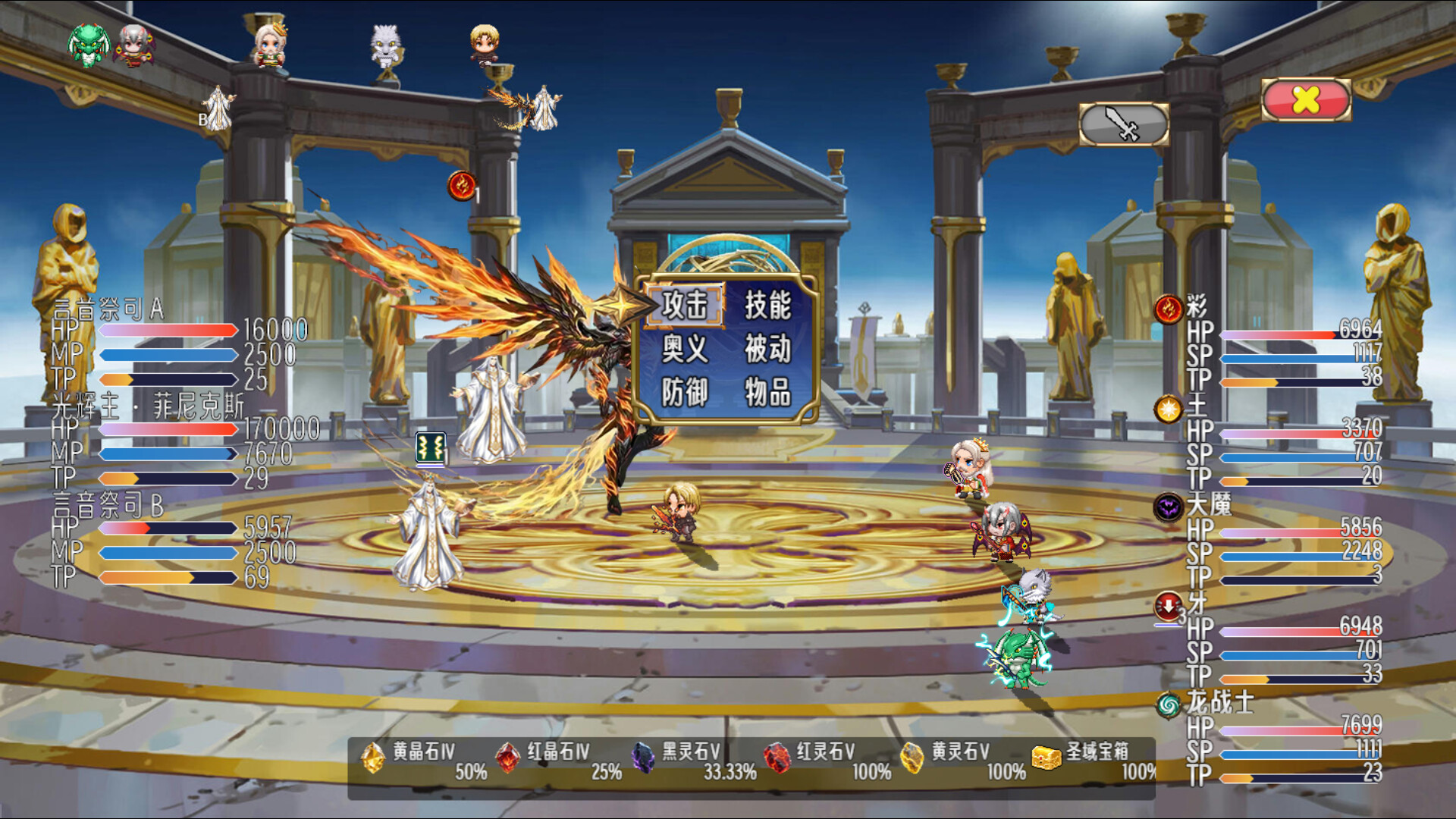The image size is (1456, 819).
Task: Select the green dragon turn-order portrait
Action: (x=88, y=45)
